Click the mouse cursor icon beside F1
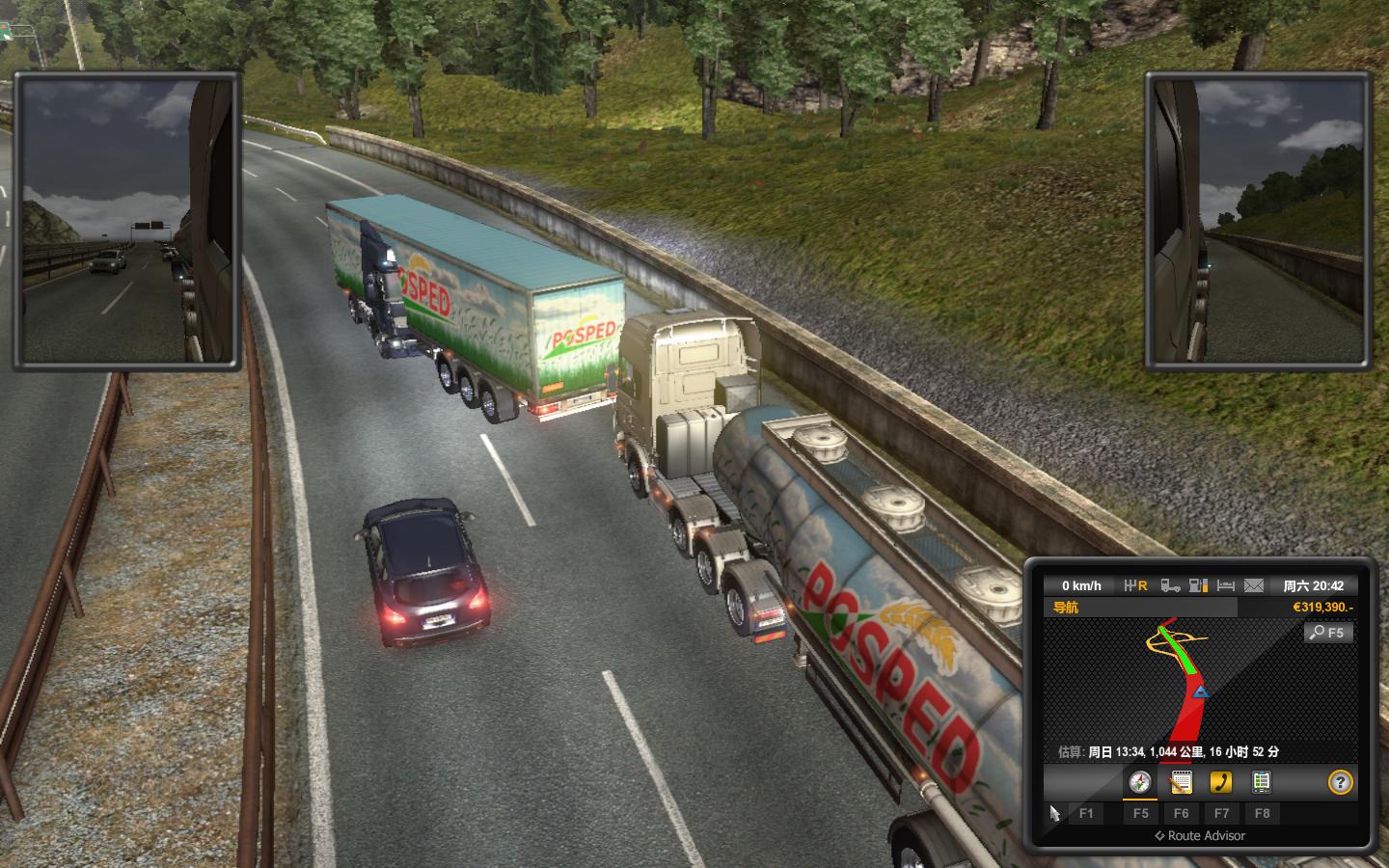 [x=1054, y=813]
